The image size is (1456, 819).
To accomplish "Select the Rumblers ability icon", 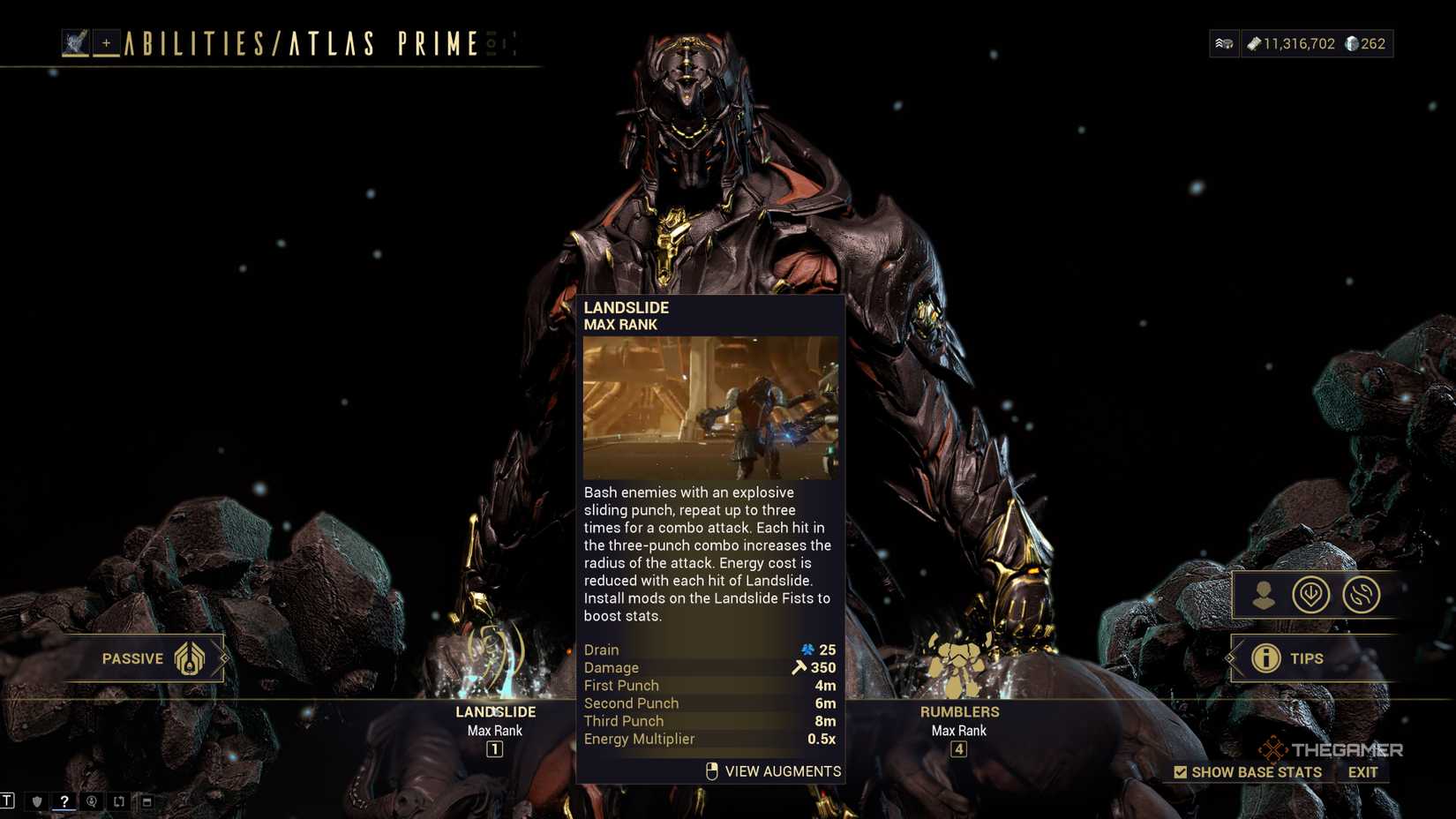I will click(958, 664).
